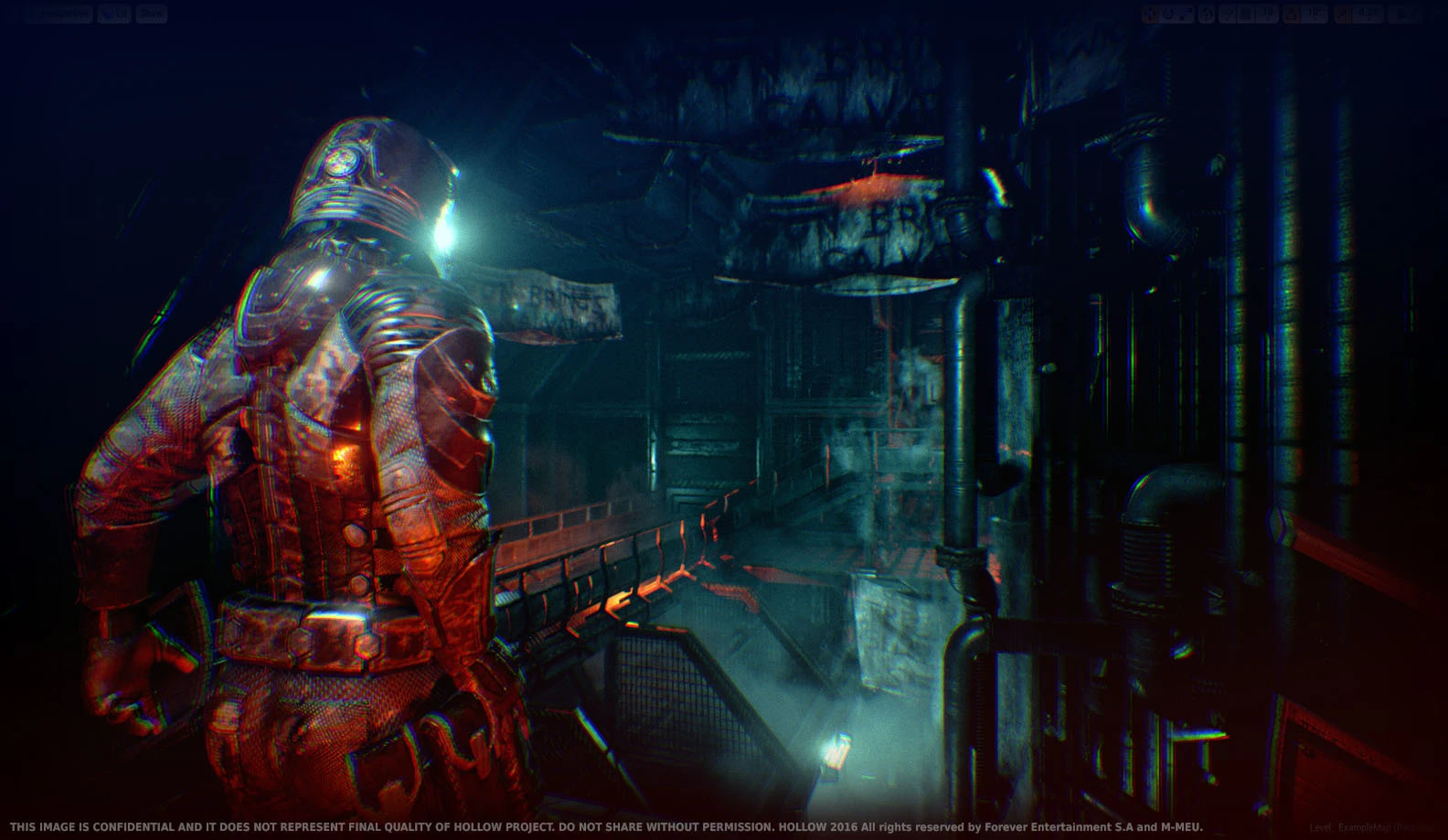The width and height of the screenshot is (1448, 840).
Task: Toggle grid snapping on or off
Action: pos(1247,12)
